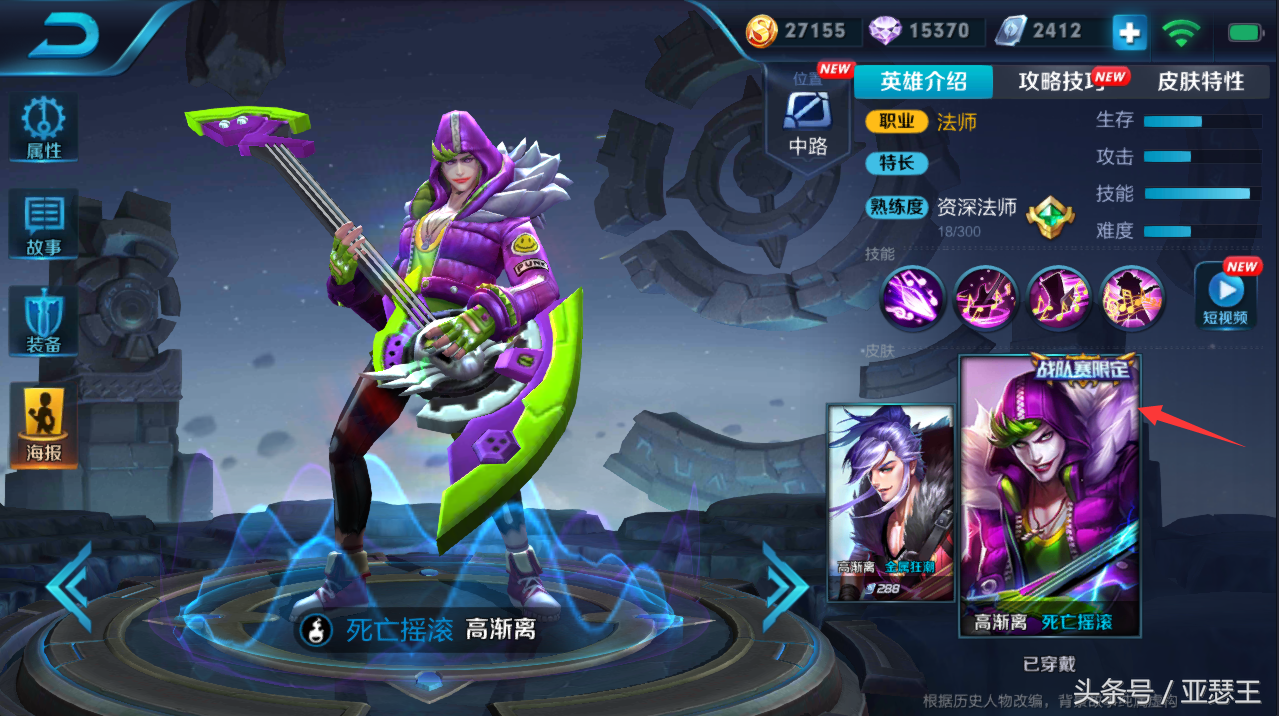
Task: Open the 属性 attributes panel
Action: pyautogui.click(x=44, y=127)
